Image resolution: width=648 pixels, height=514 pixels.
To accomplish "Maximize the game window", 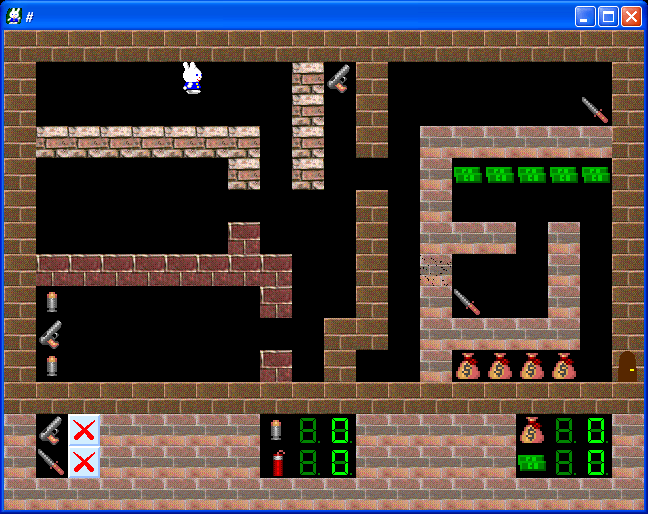I will pos(608,16).
